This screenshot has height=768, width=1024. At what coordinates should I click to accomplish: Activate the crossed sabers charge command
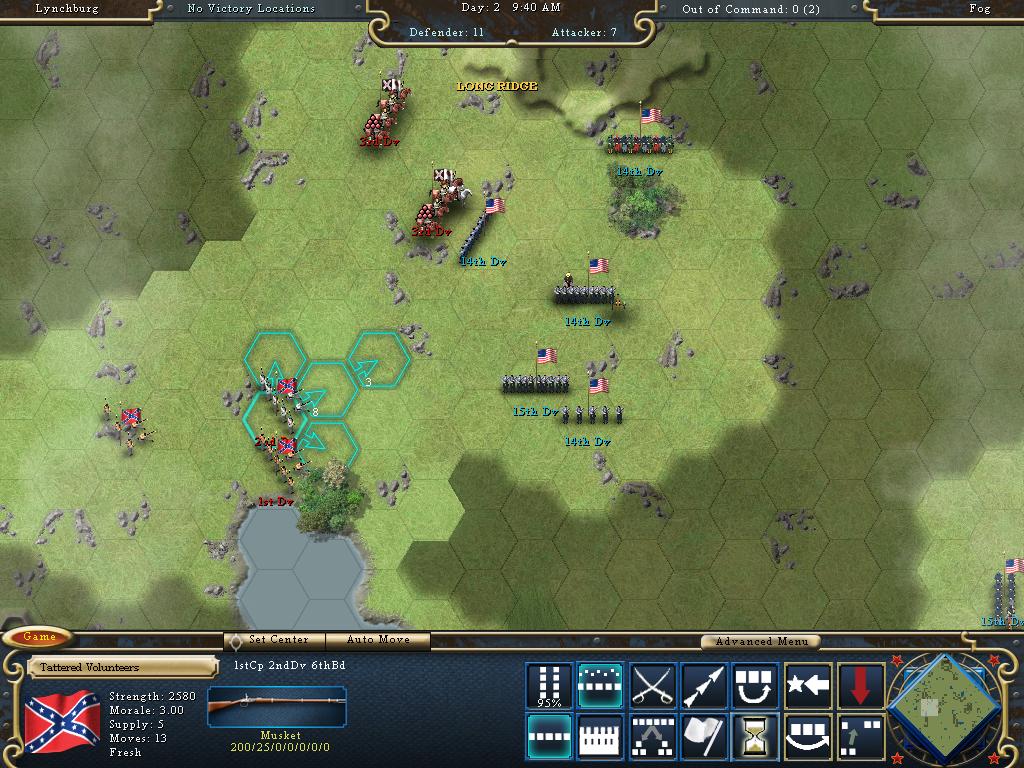652,686
